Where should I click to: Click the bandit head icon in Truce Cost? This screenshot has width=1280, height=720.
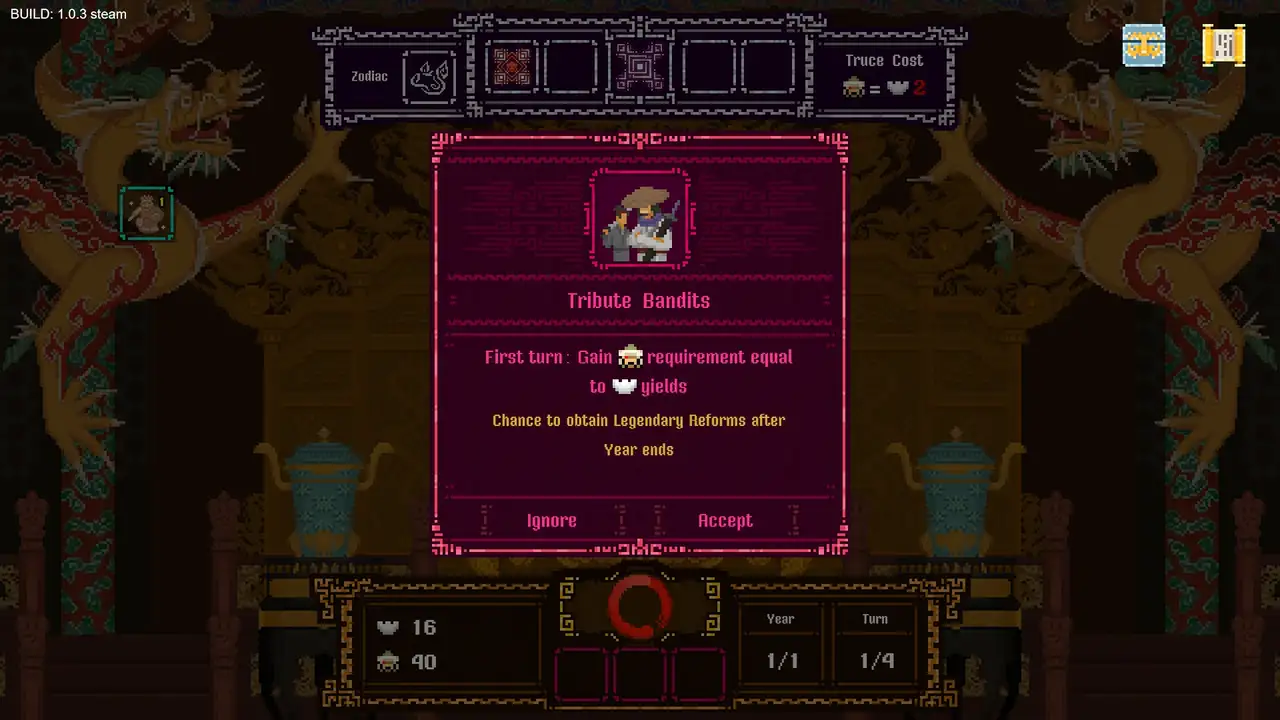click(855, 88)
